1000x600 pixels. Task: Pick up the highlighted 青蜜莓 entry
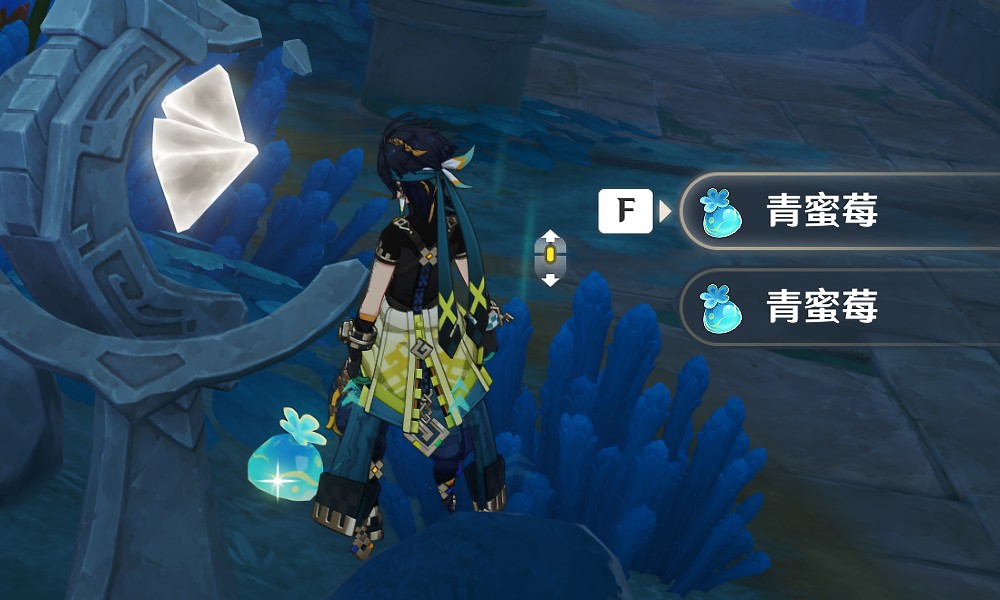820,212
